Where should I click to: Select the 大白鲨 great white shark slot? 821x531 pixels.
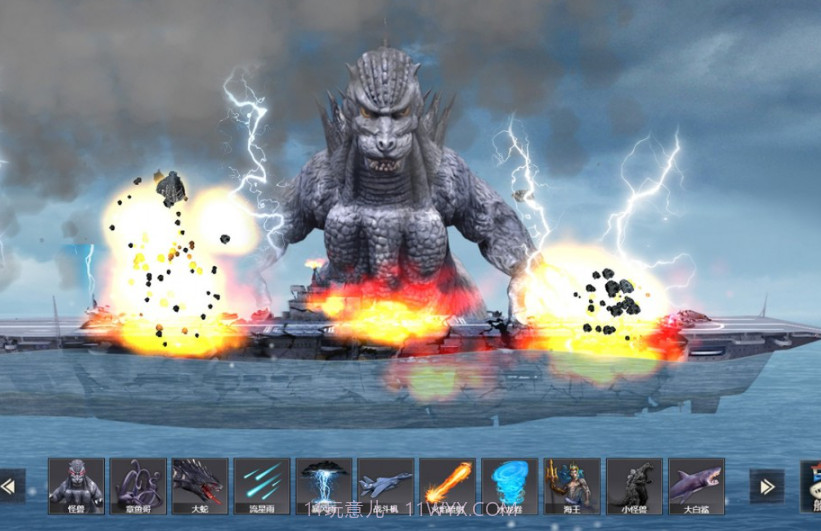(x=696, y=486)
